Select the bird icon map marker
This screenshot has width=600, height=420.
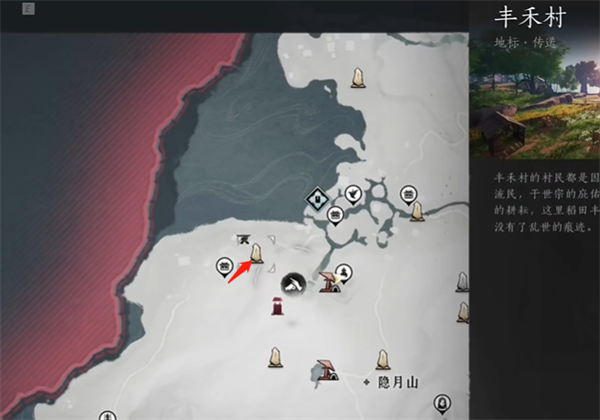point(353,193)
